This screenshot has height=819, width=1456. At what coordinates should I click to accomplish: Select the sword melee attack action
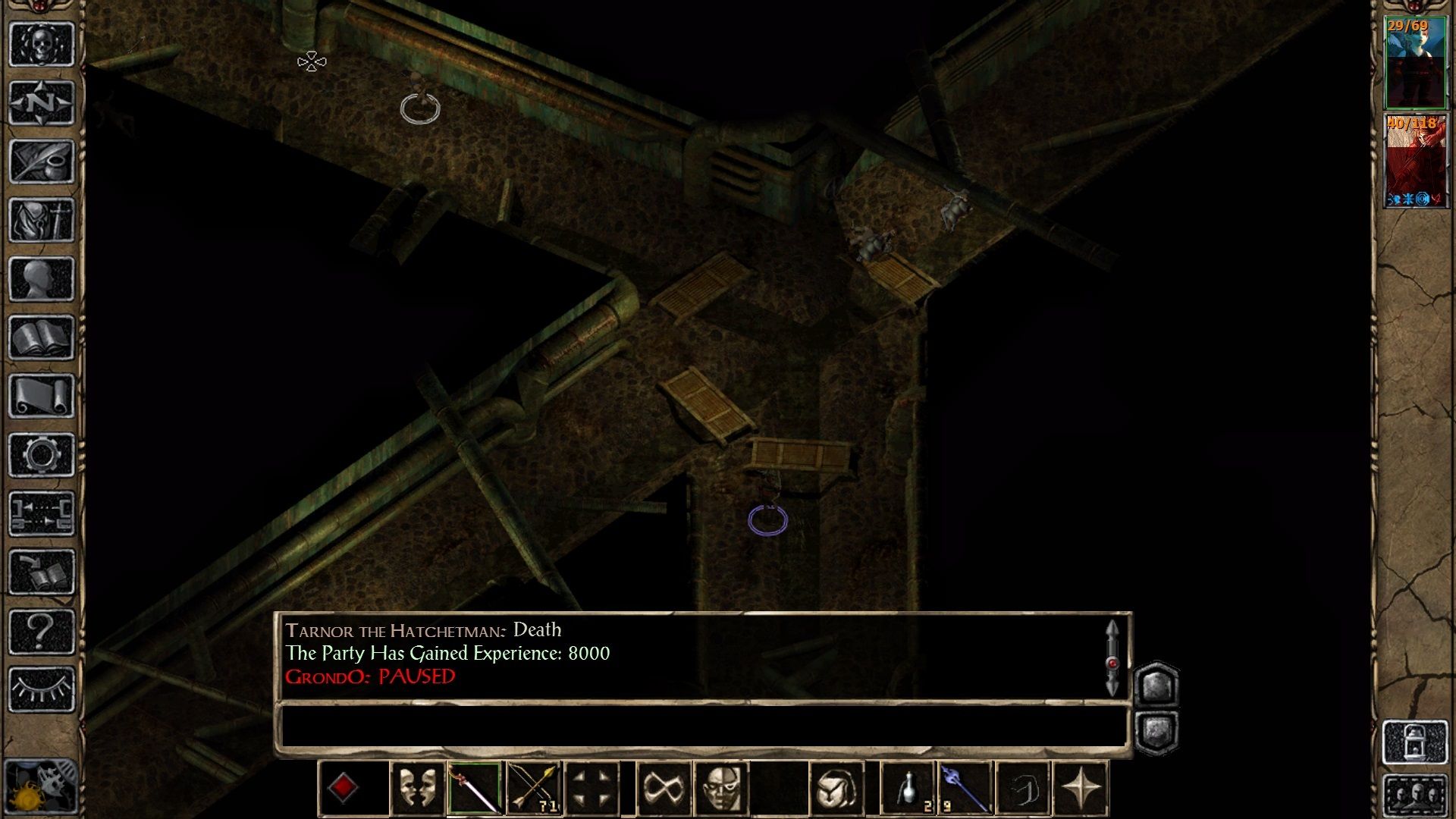(x=476, y=787)
